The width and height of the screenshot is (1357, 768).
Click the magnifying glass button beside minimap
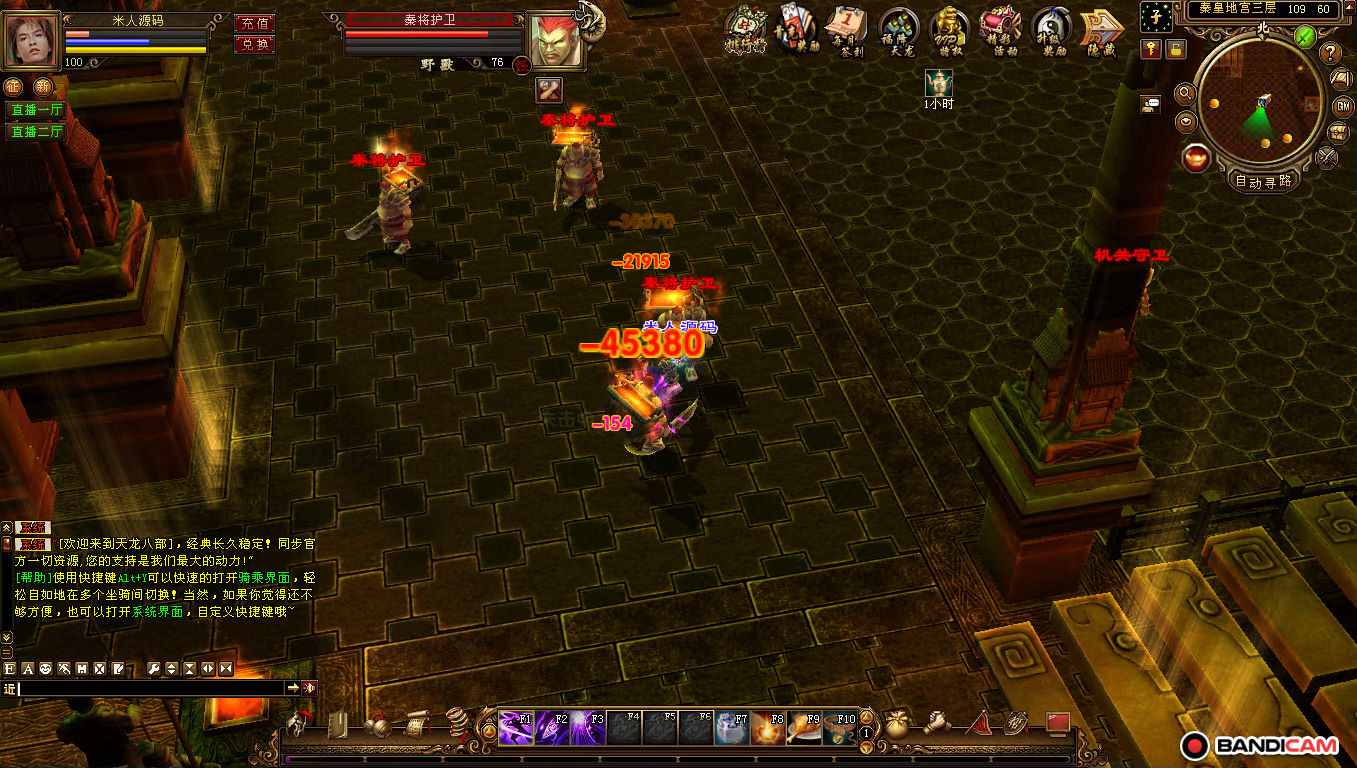1185,94
